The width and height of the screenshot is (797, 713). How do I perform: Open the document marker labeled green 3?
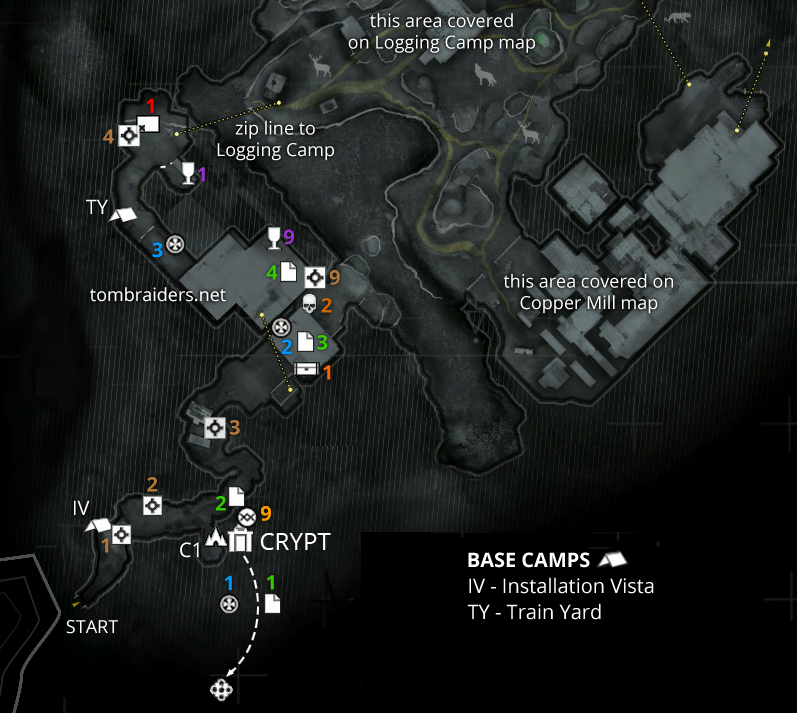pos(306,342)
